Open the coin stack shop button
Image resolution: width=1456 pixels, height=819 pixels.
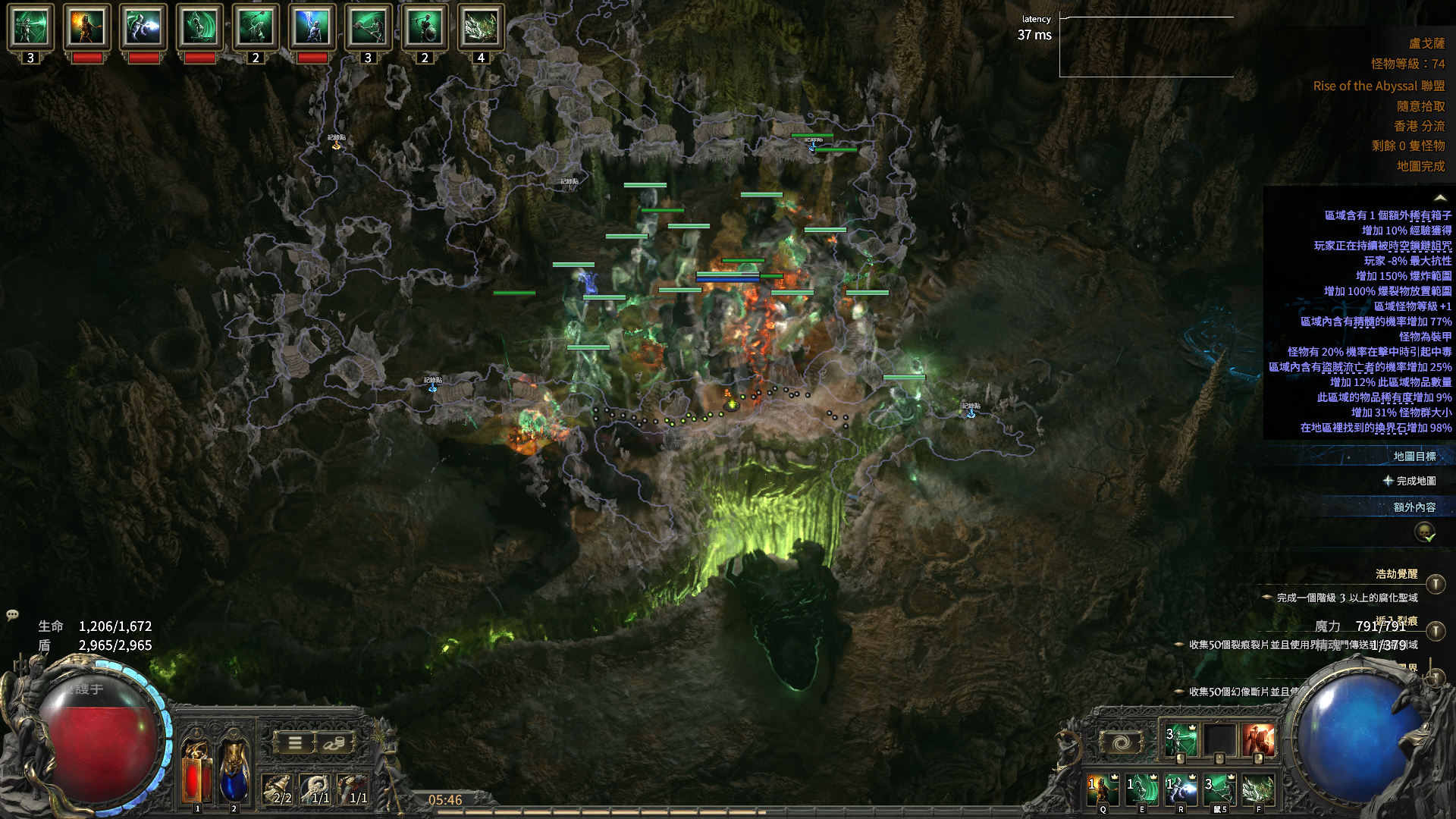tap(334, 743)
